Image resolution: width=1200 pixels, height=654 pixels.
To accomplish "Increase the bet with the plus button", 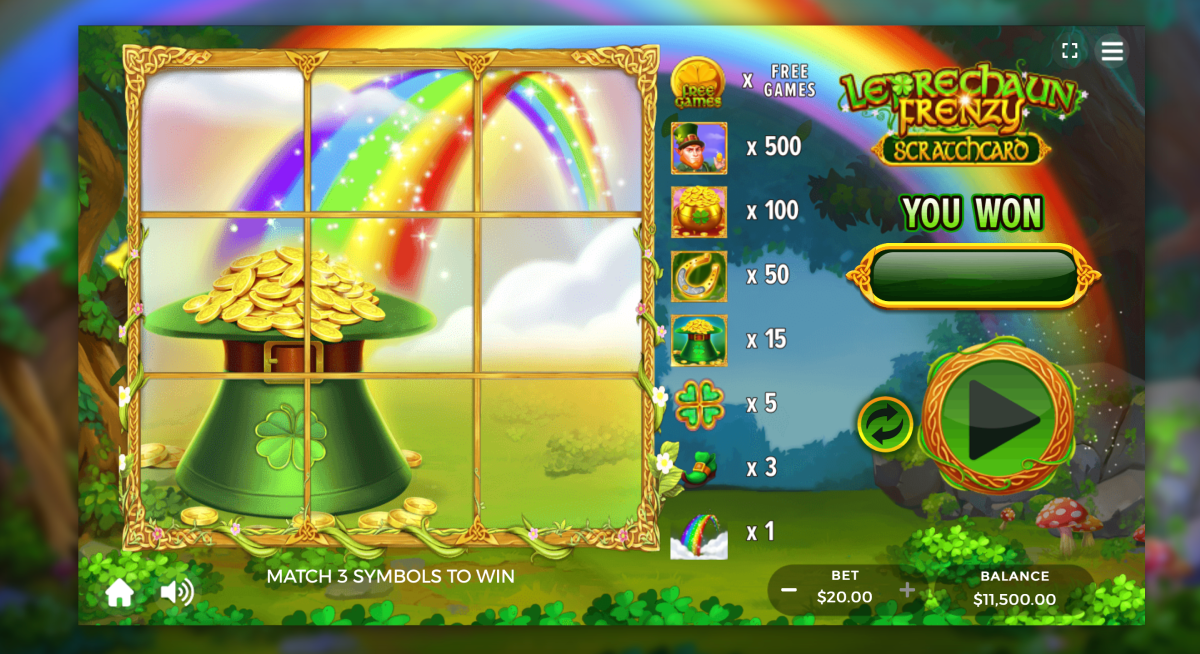I will [x=907, y=590].
